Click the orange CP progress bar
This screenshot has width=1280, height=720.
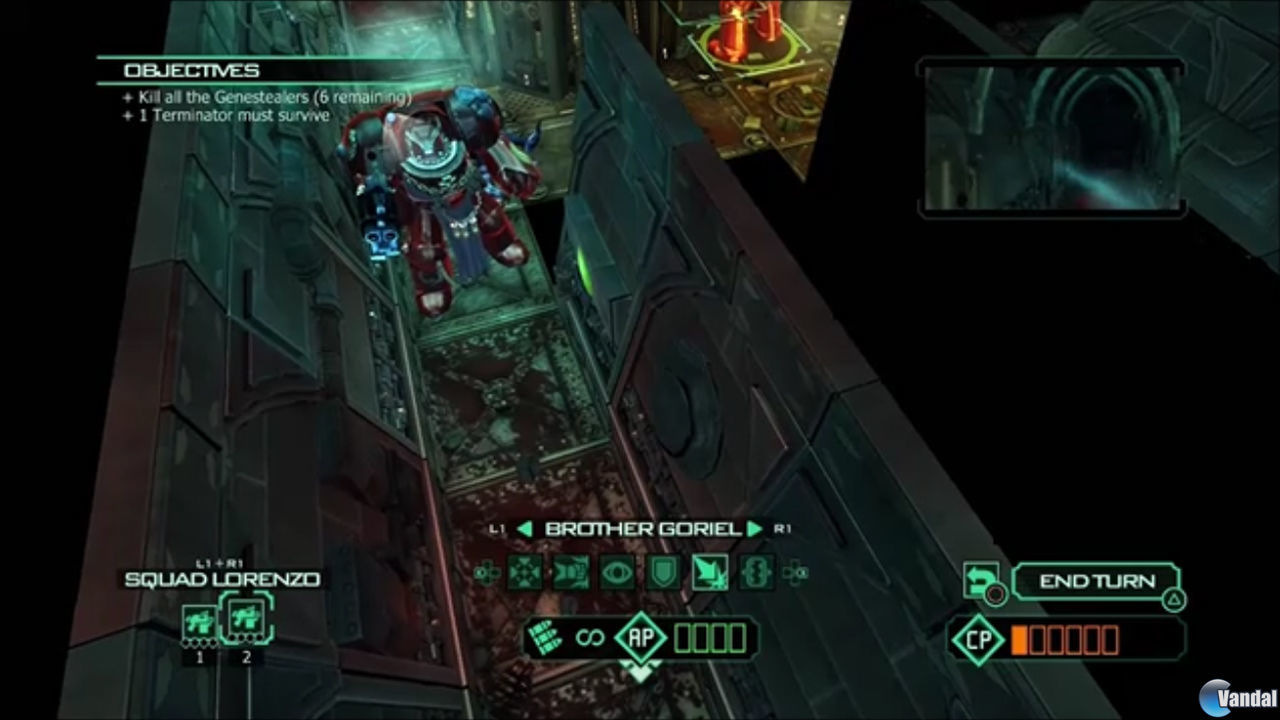point(1067,637)
